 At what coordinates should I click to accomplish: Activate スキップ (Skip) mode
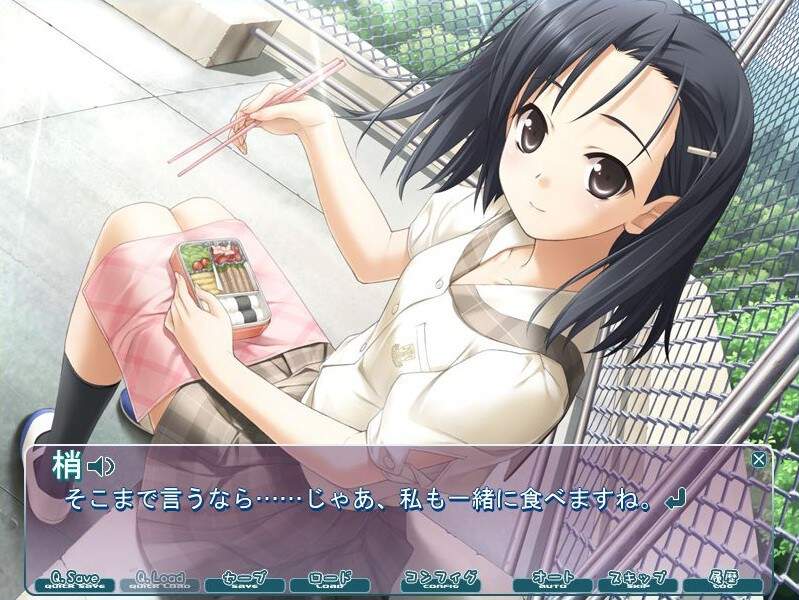637,581
